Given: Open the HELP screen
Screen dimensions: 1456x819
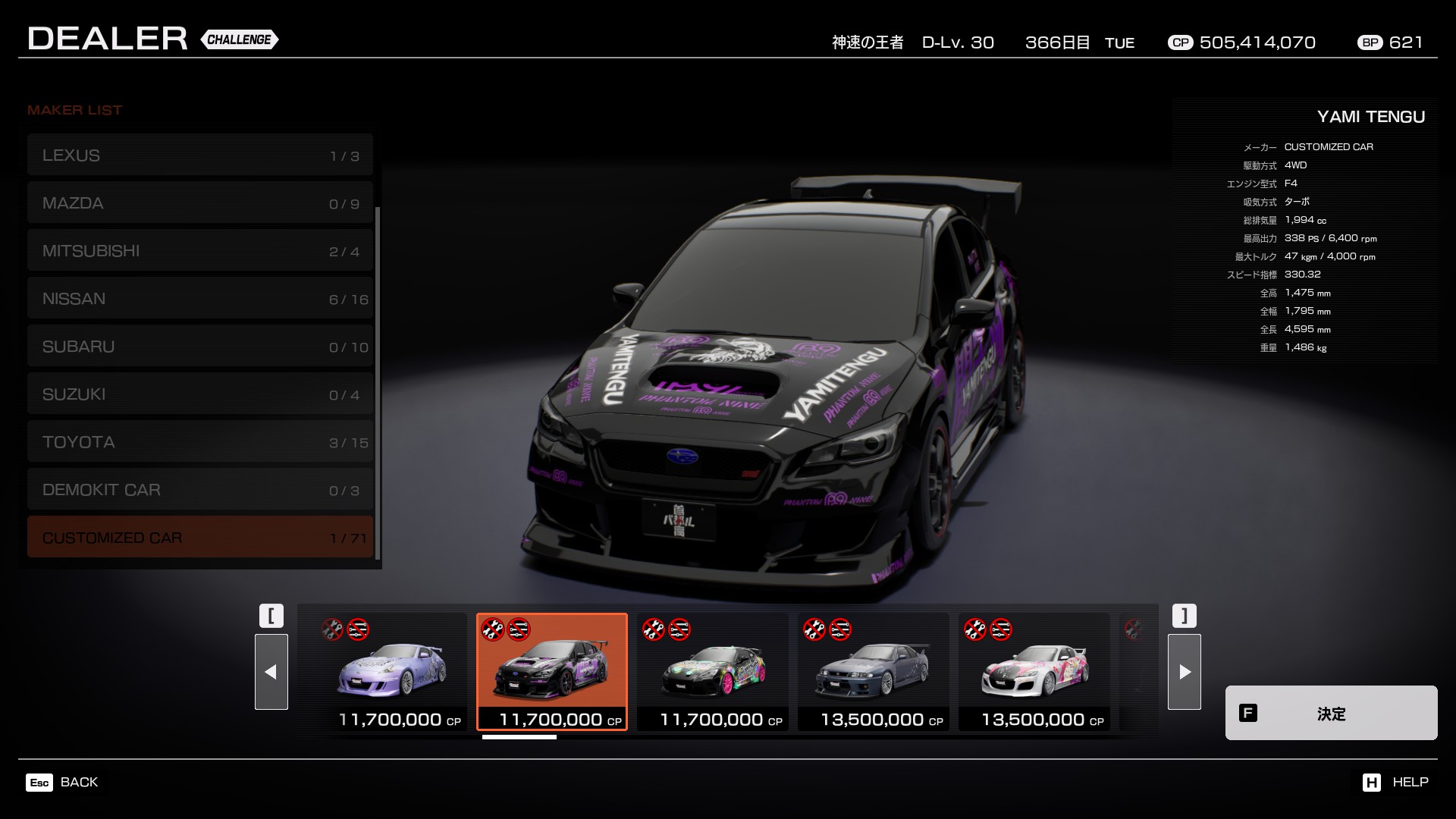Looking at the screenshot, I should 1395,782.
